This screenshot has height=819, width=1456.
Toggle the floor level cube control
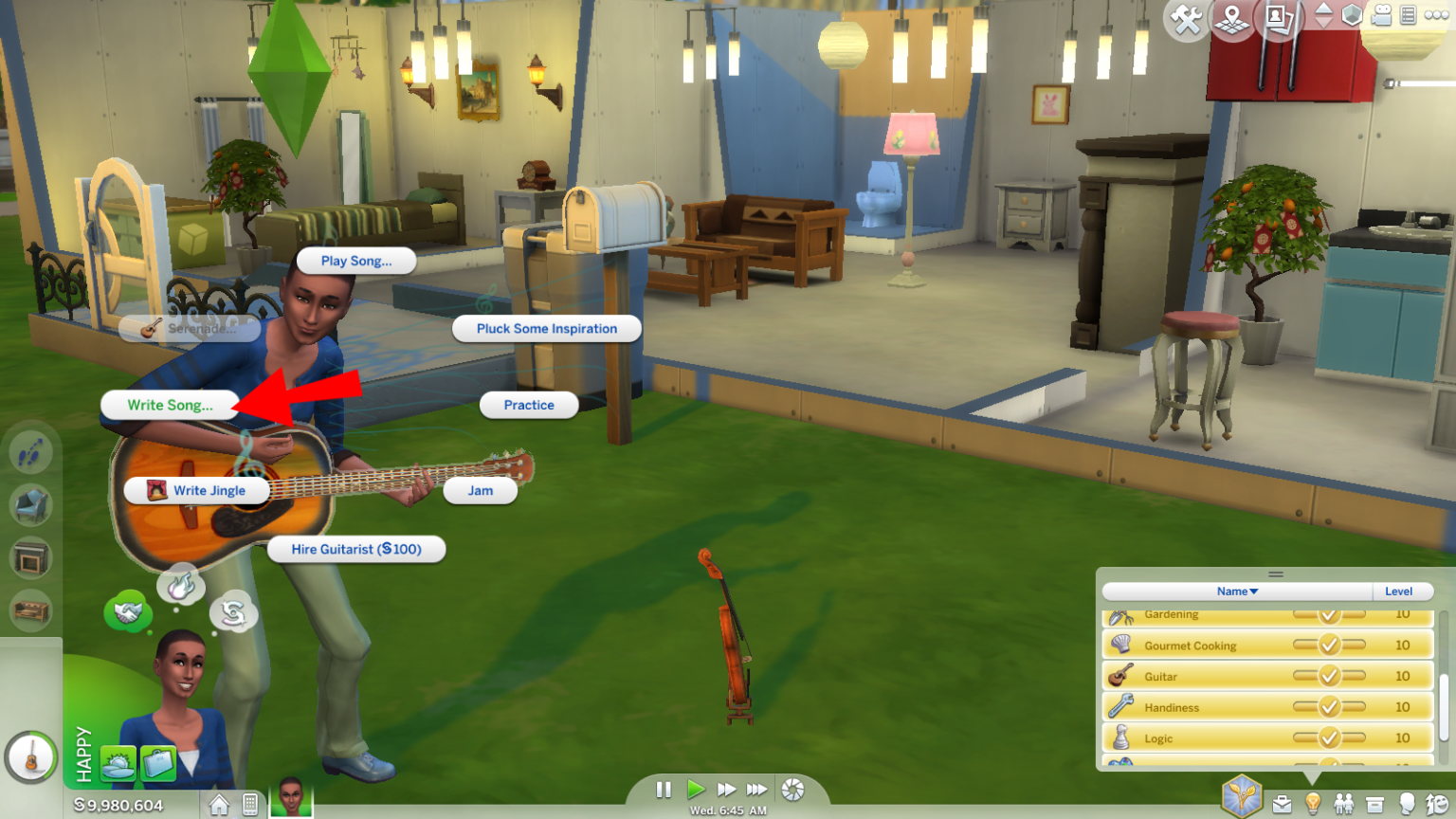[1324, 15]
